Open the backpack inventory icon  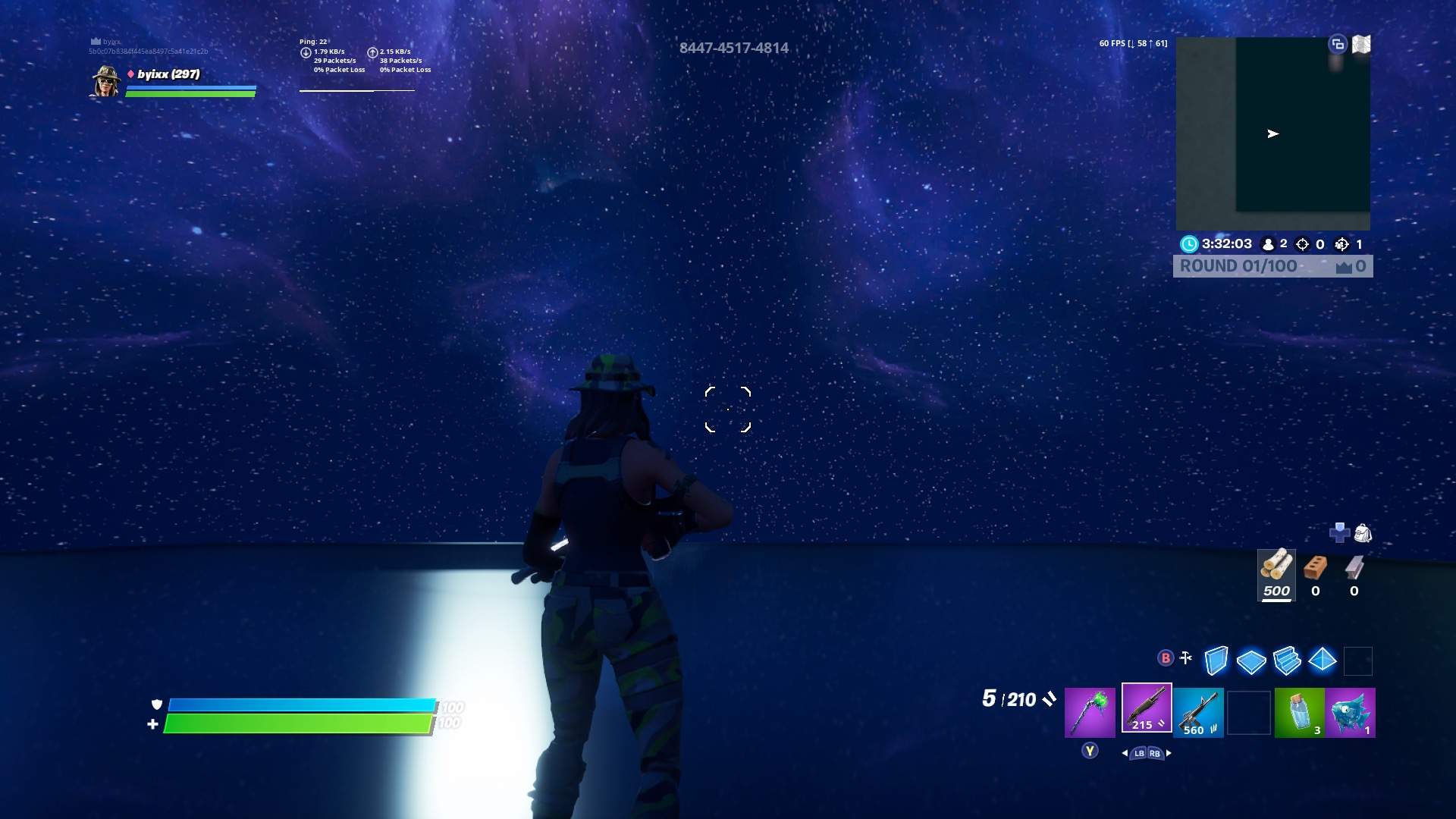(x=1363, y=533)
